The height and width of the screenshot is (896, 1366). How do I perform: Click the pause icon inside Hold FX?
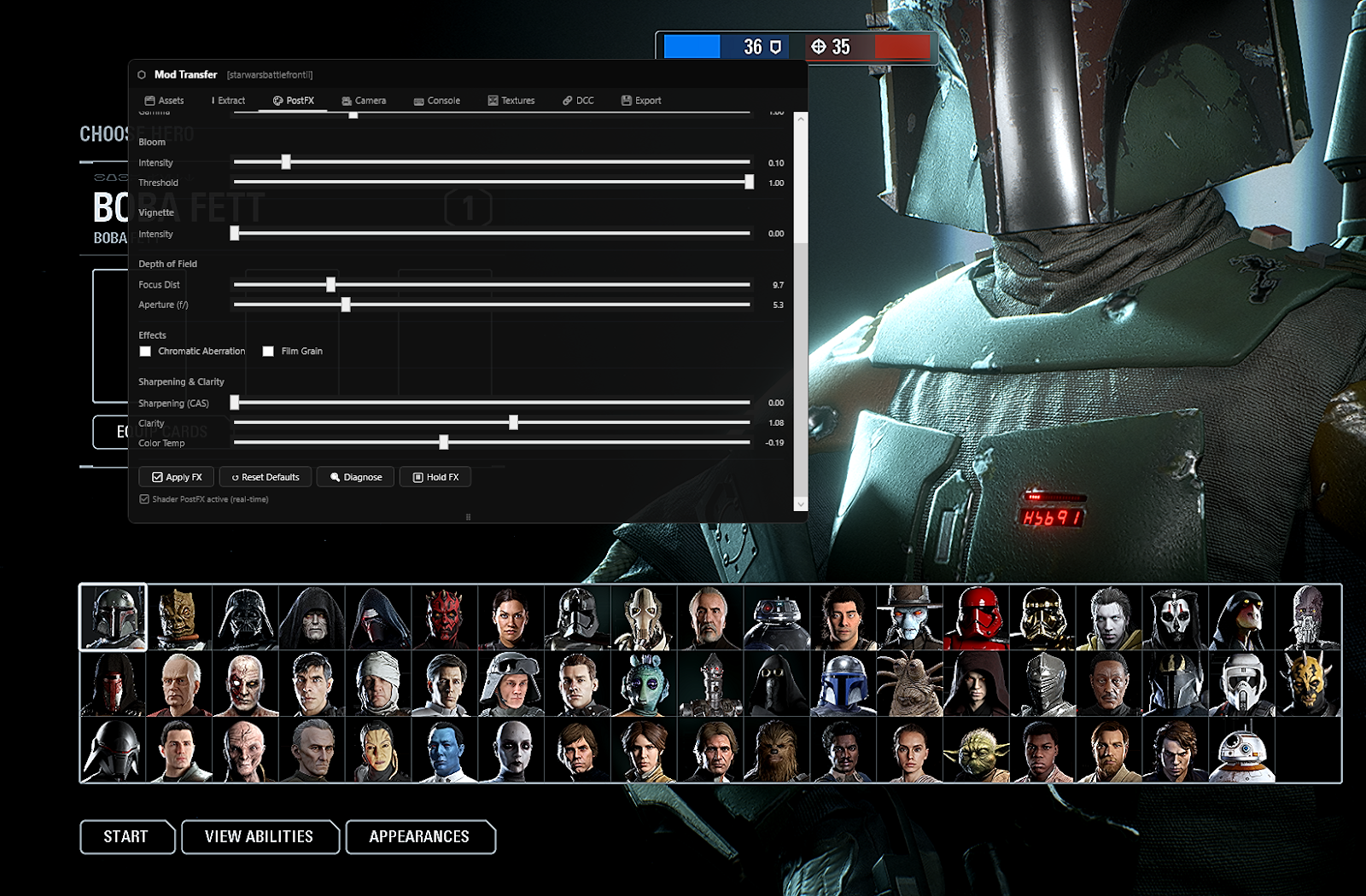coord(417,477)
